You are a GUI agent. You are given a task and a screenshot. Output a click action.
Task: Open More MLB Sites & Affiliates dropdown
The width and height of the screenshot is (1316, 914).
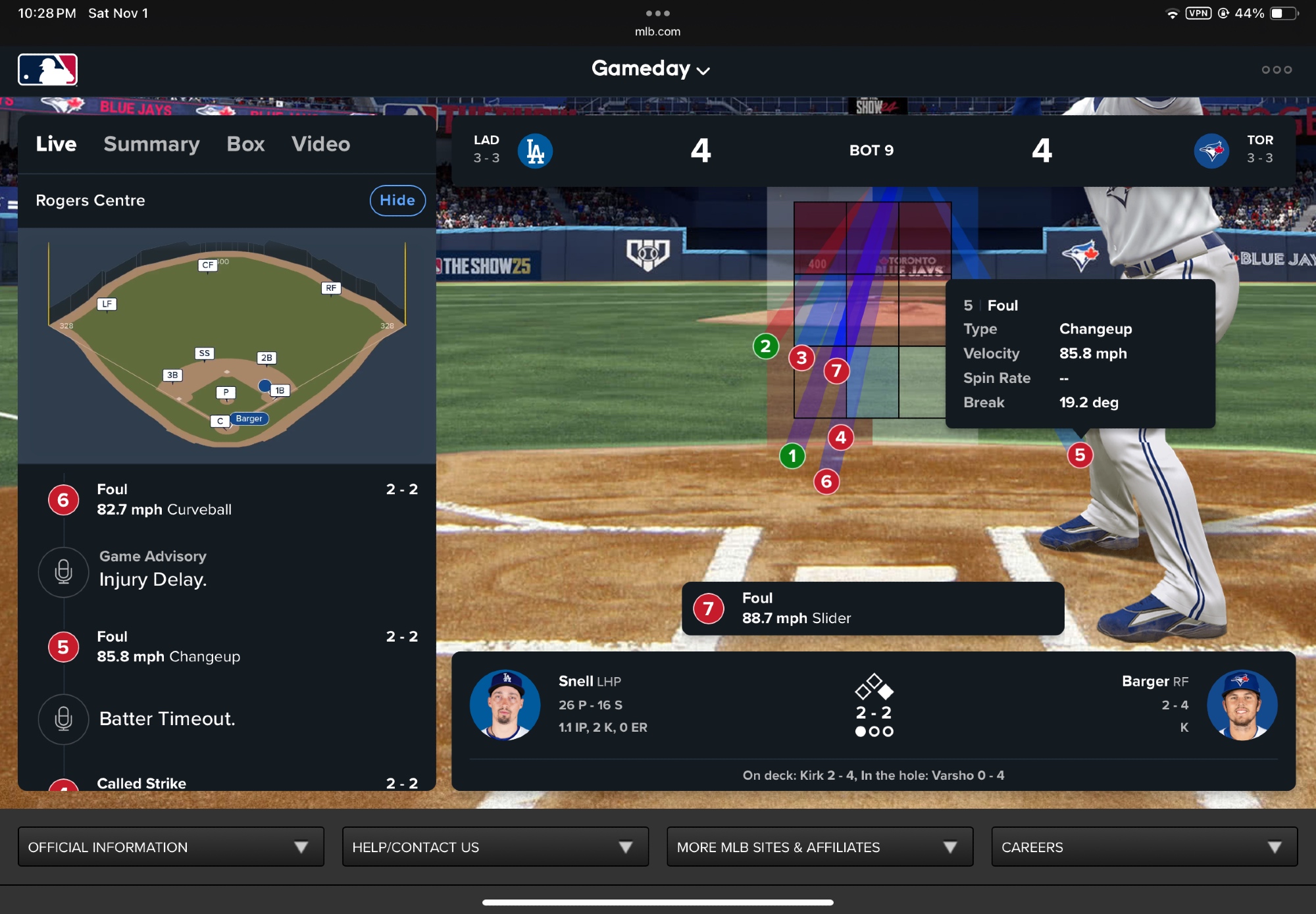(x=819, y=847)
